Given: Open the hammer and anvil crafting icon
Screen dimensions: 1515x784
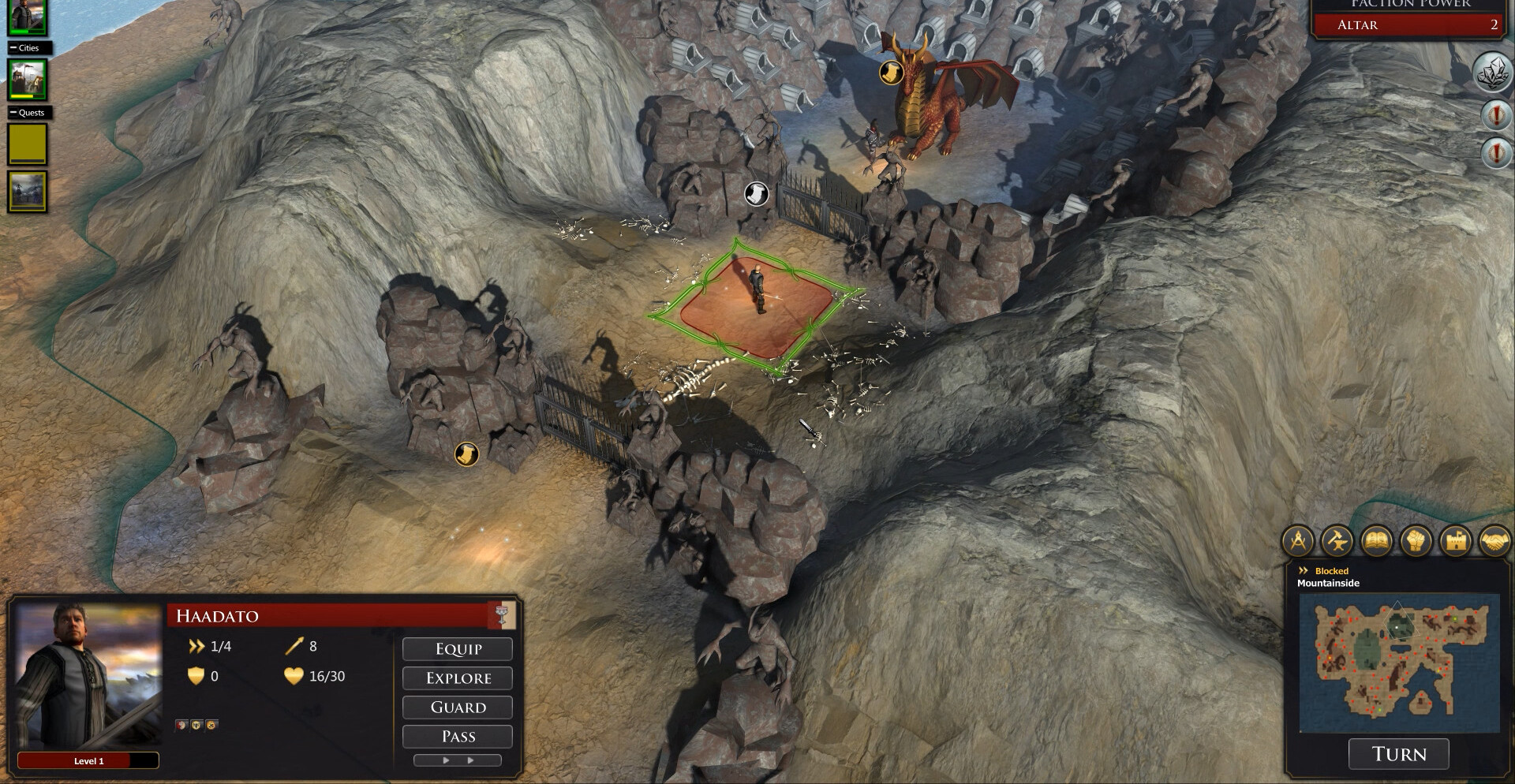Looking at the screenshot, I should tap(1337, 541).
